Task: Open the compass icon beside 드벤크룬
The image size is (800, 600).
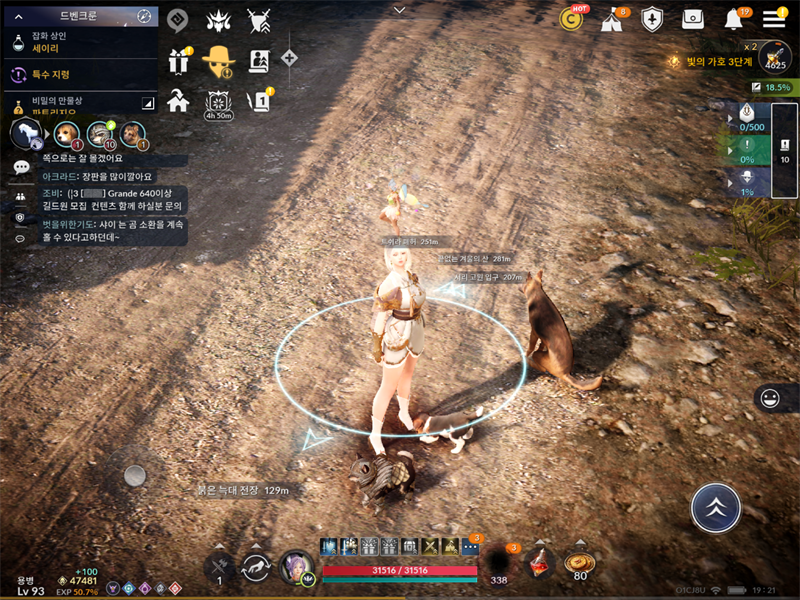Action: pyautogui.click(x=144, y=16)
